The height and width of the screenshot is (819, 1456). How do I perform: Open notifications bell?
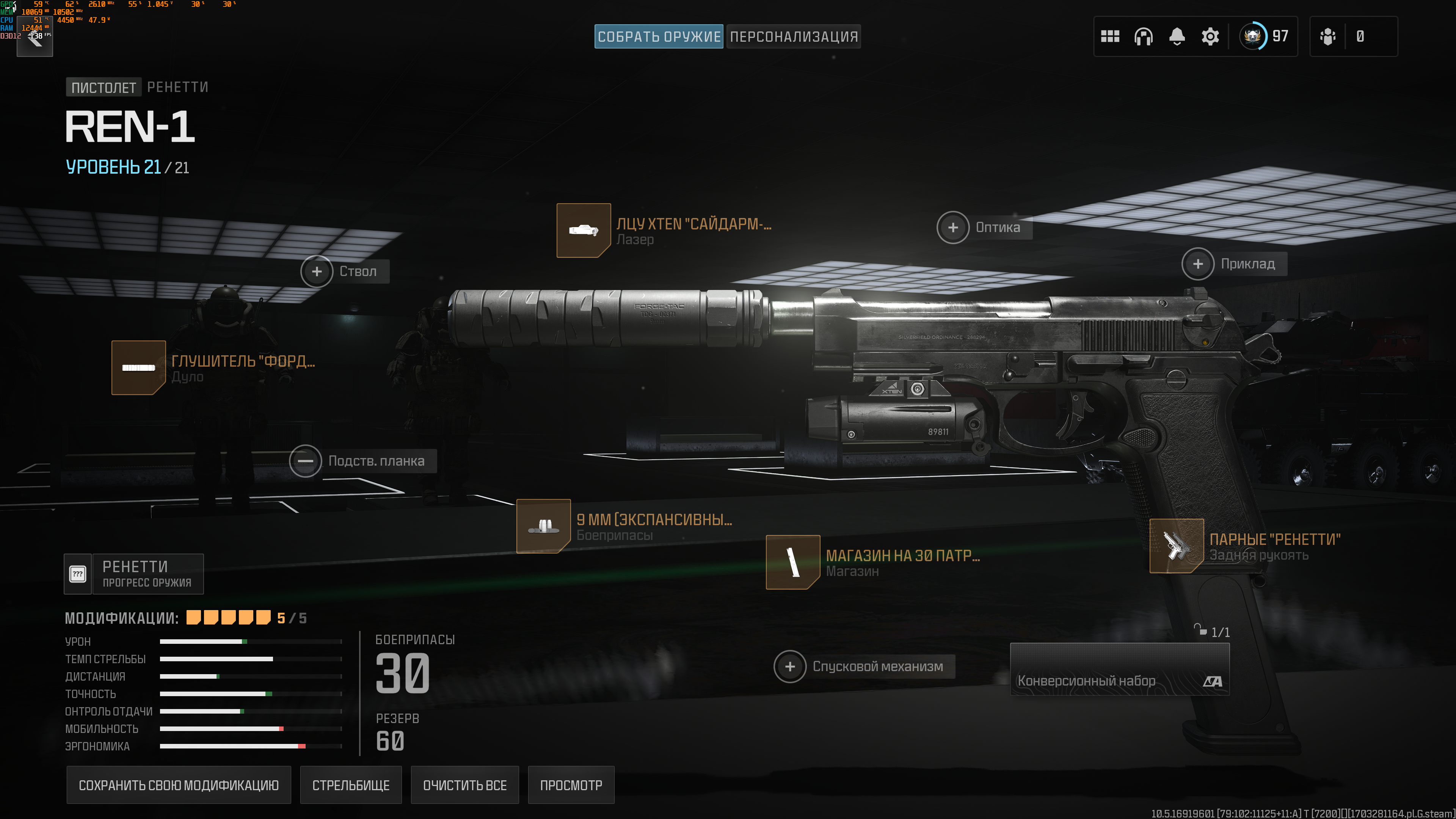(1177, 37)
